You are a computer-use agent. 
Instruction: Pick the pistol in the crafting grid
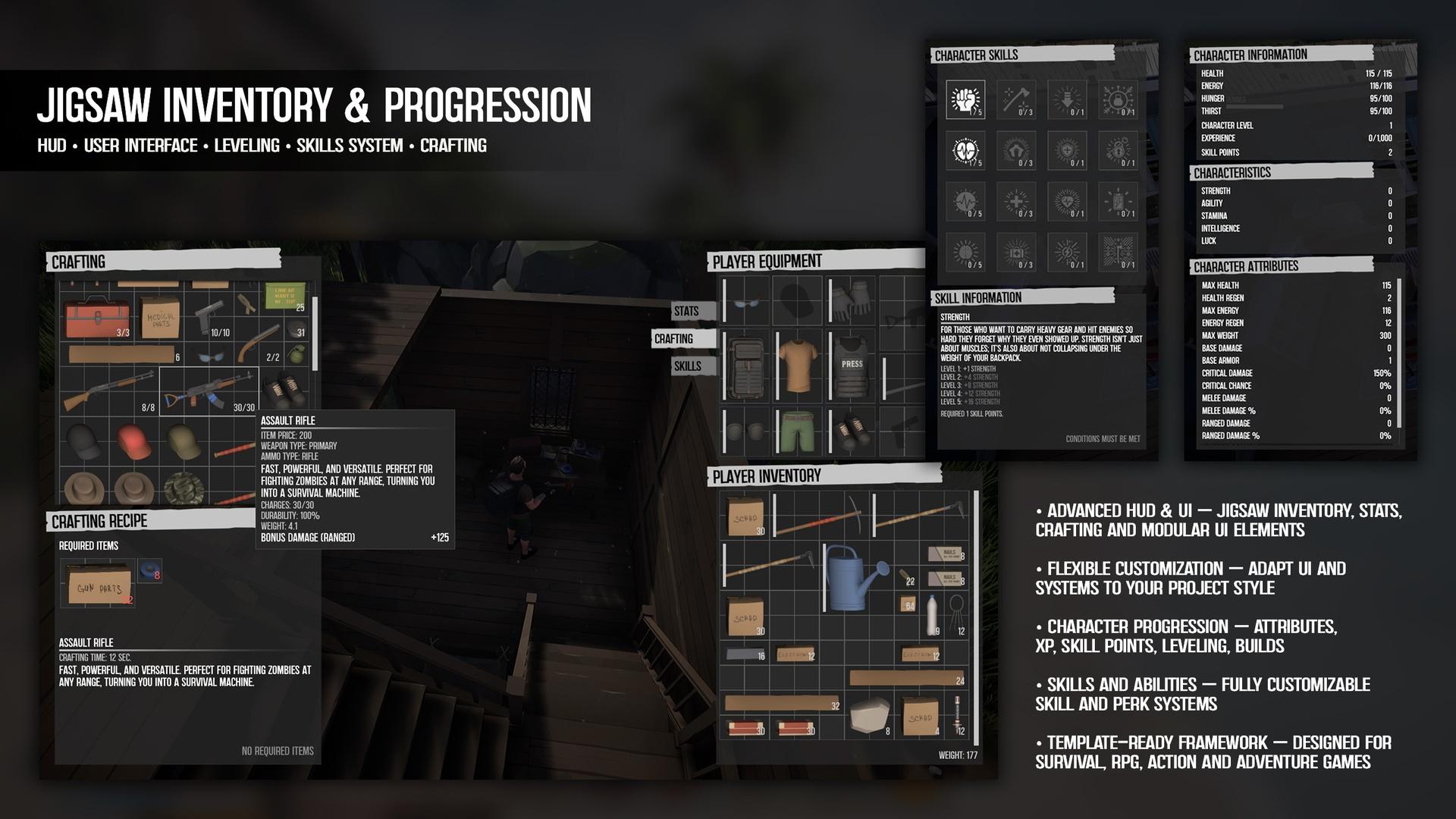coord(212,315)
